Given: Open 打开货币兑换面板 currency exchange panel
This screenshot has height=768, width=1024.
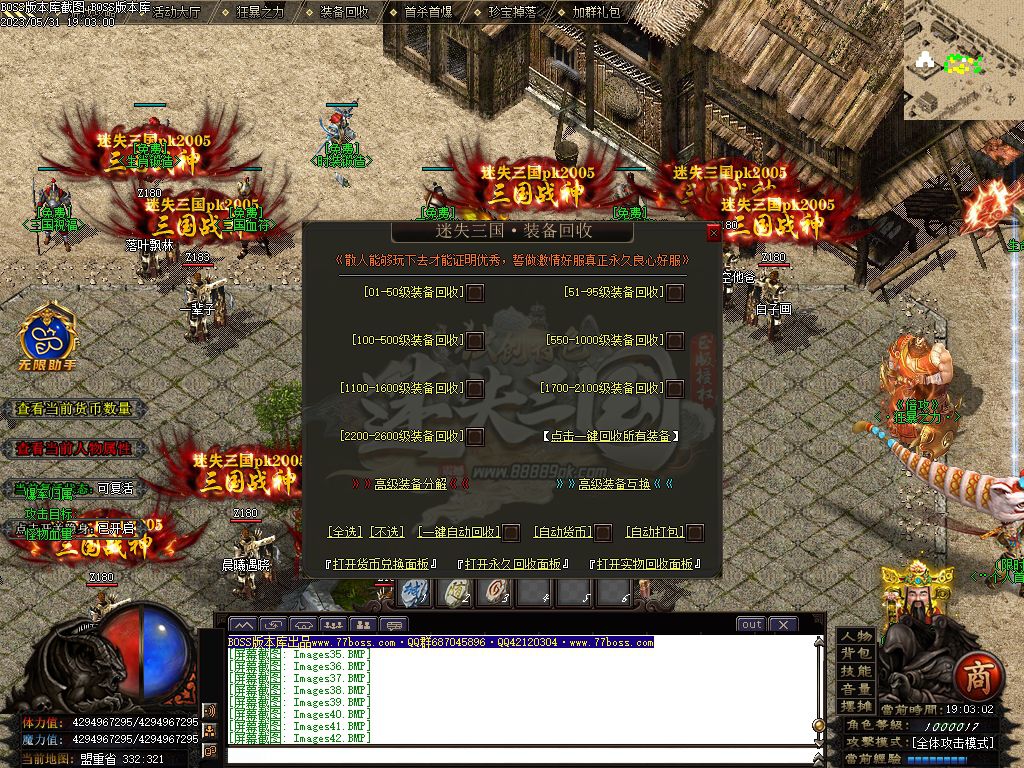Looking at the screenshot, I should pyautogui.click(x=381, y=564).
